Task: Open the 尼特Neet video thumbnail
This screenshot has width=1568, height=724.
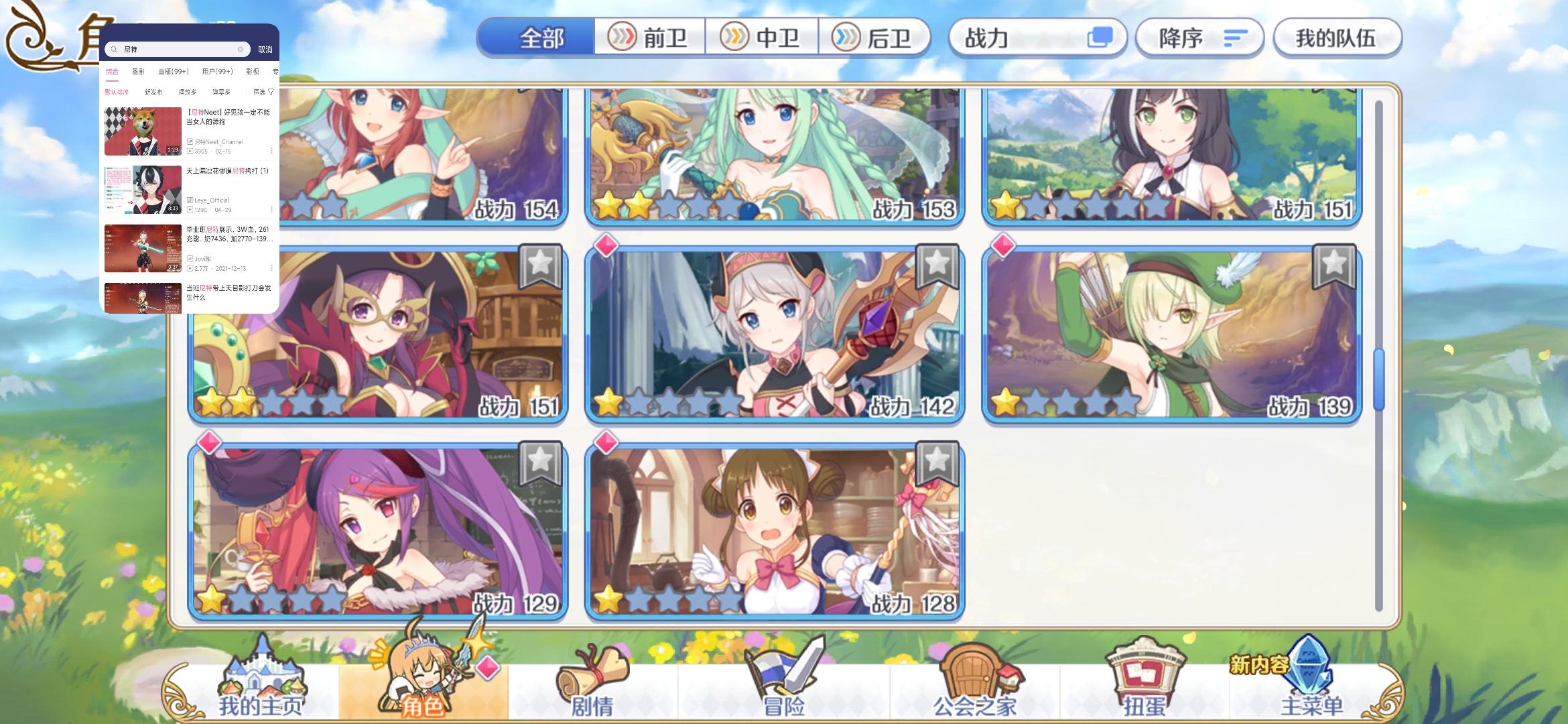Action: tap(143, 130)
